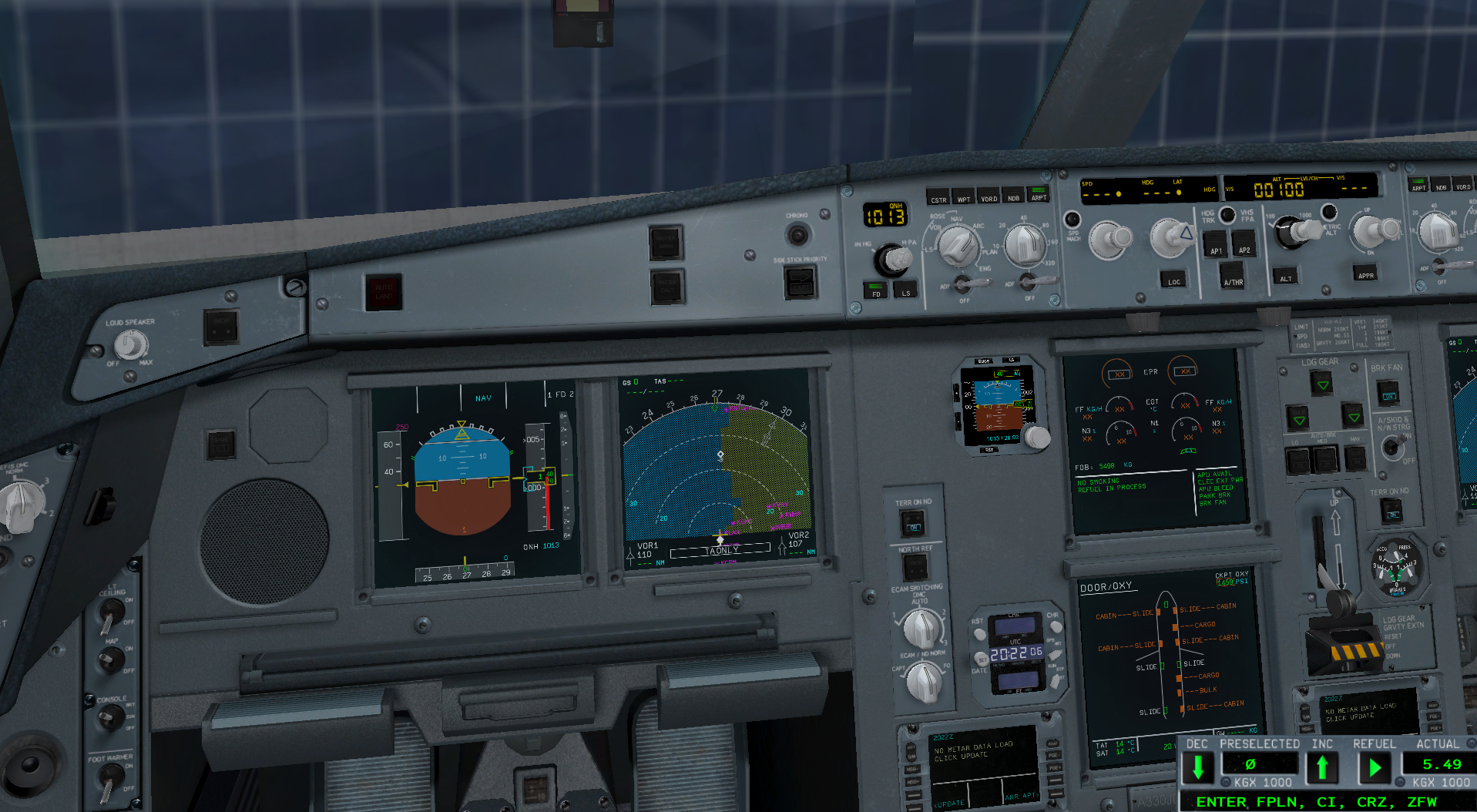The width and height of the screenshot is (1477, 812).
Task: Start refuelling with the REFUEL play button
Action: coord(1375,767)
